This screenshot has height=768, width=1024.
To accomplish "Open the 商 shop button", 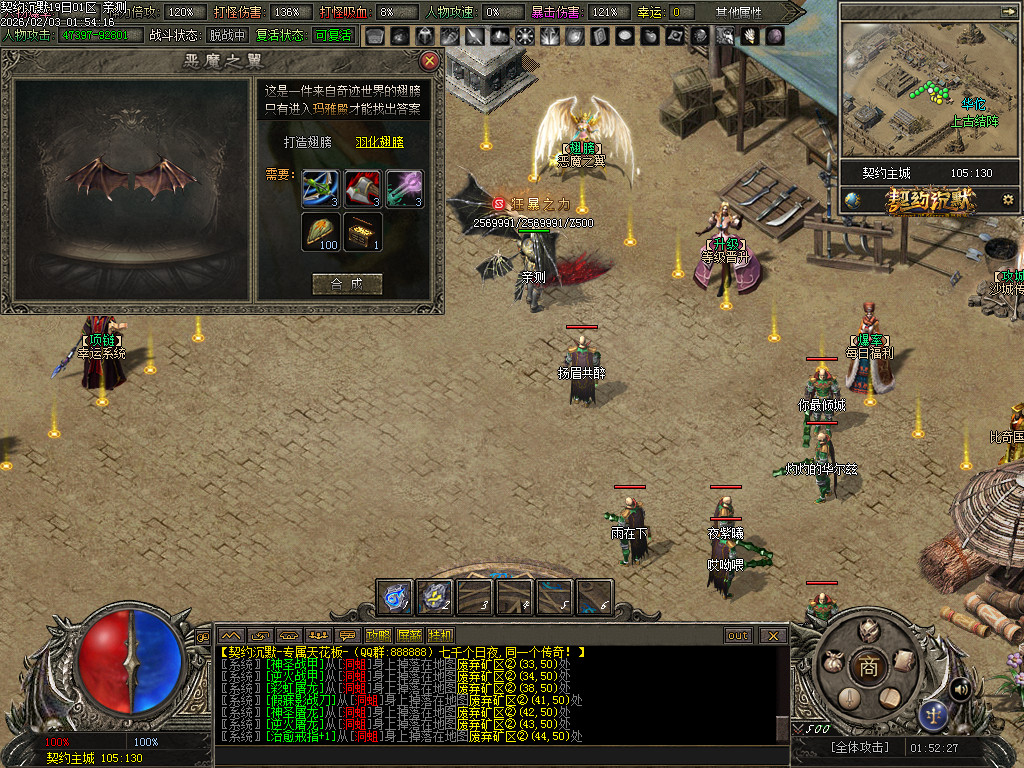I will tap(868, 668).
